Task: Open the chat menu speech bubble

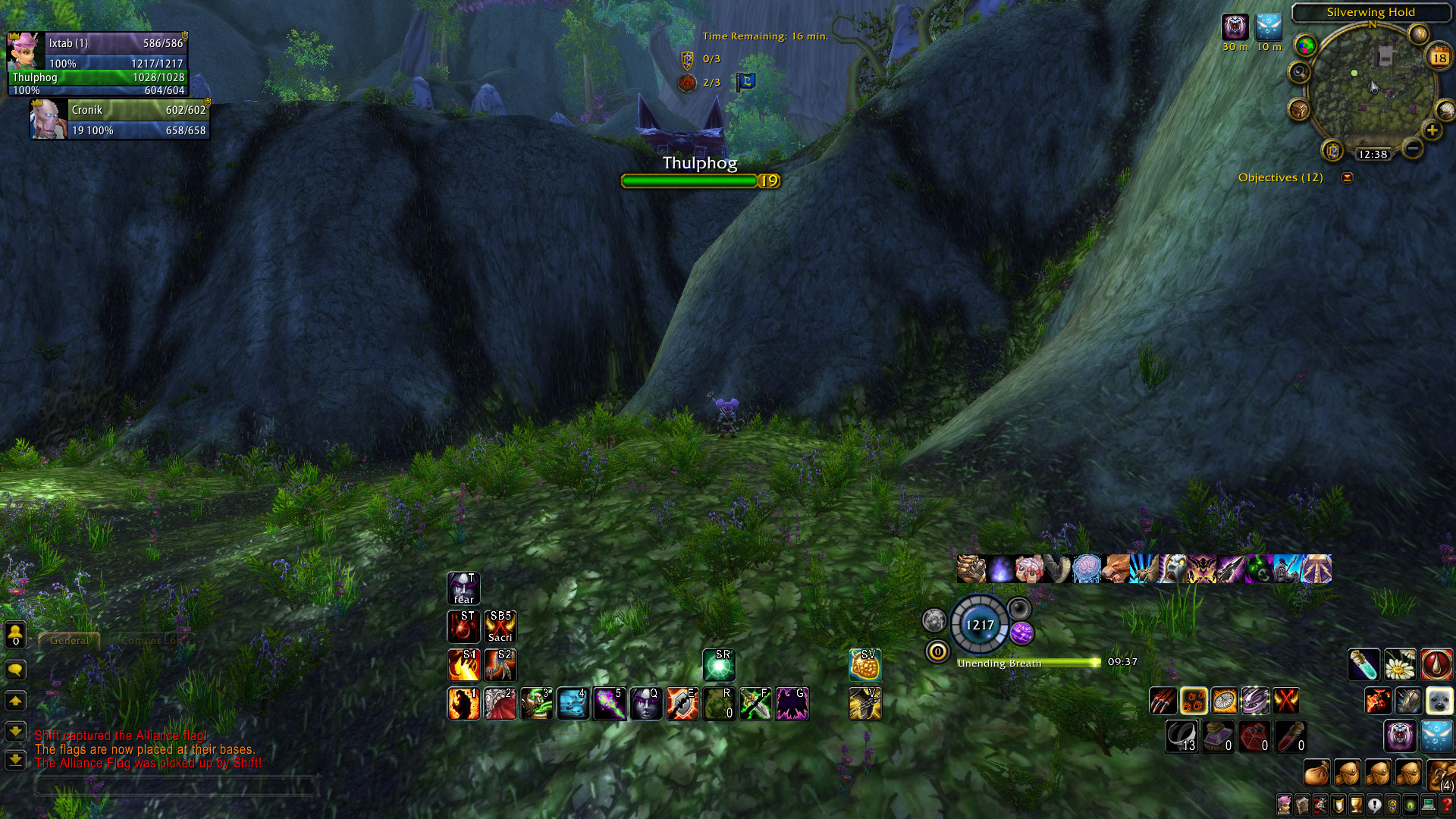Action: [x=15, y=670]
